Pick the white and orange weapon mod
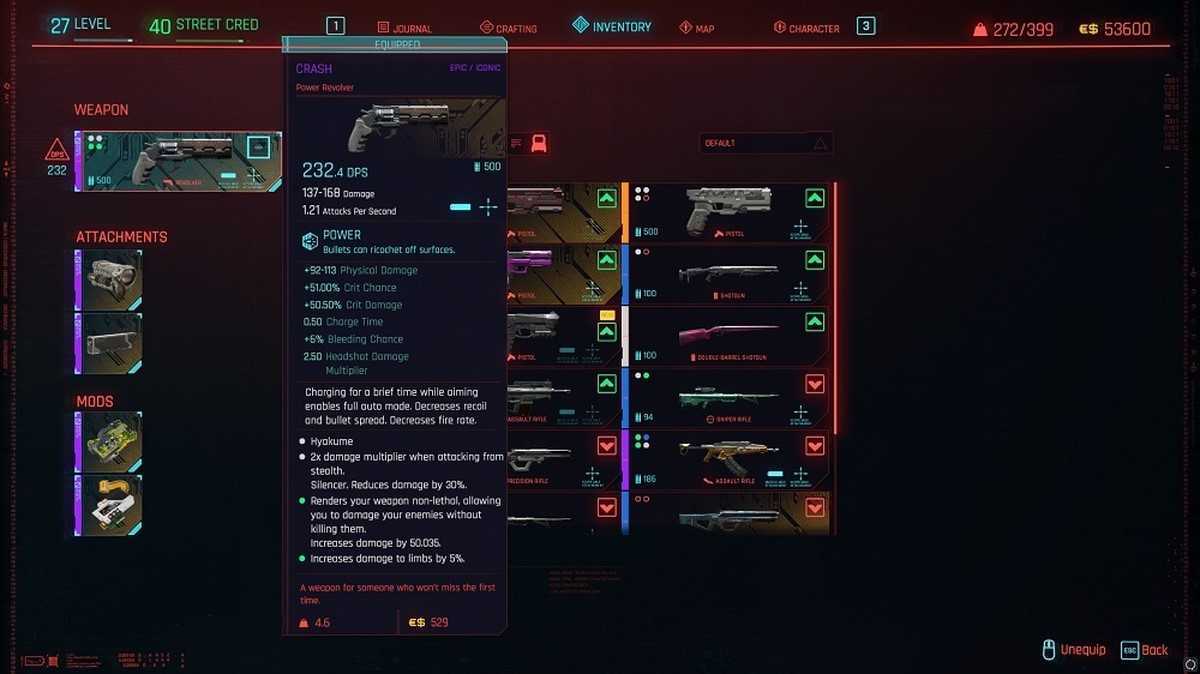 109,502
